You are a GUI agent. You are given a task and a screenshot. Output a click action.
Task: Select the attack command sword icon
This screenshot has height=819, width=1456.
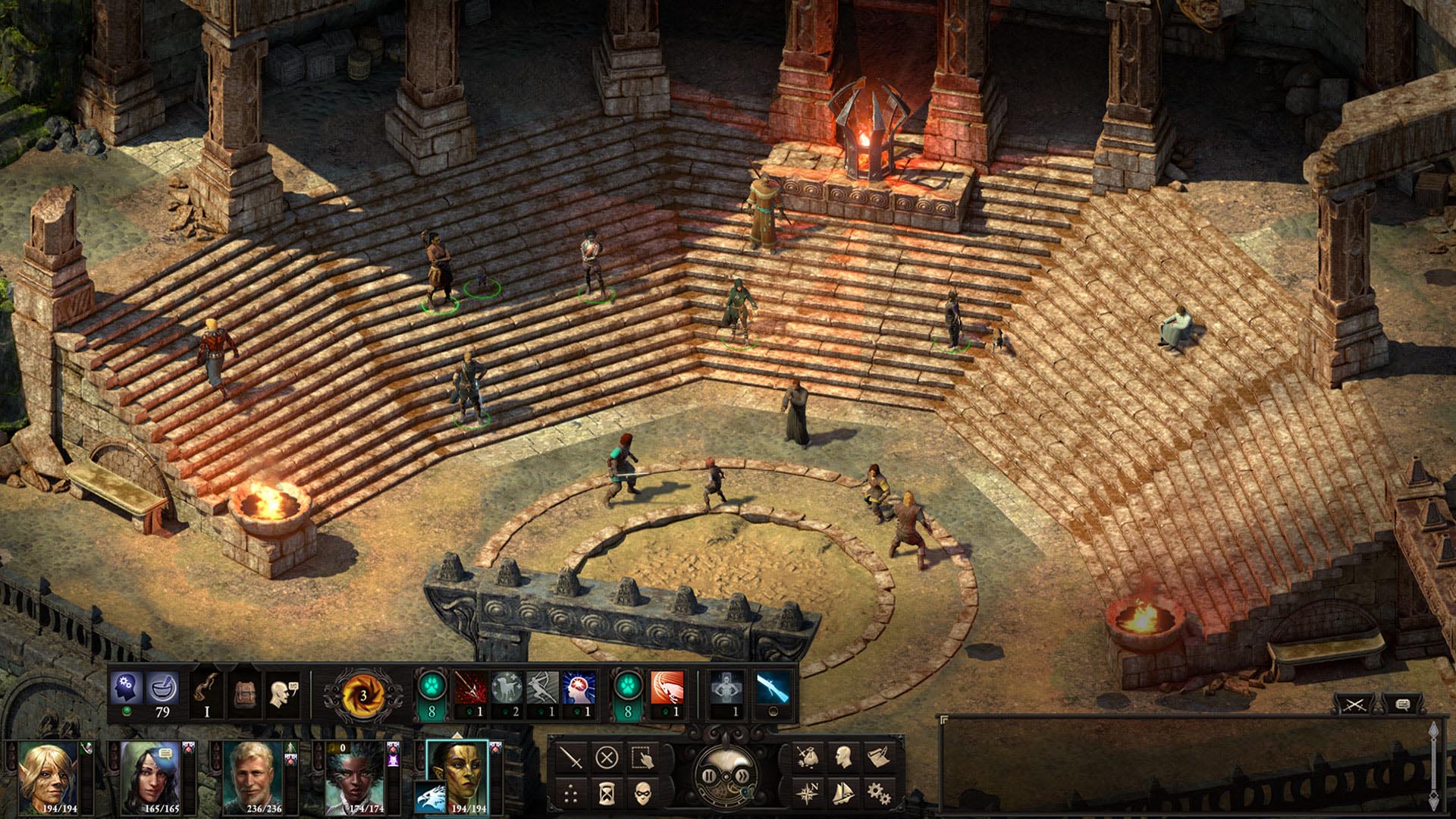(571, 758)
